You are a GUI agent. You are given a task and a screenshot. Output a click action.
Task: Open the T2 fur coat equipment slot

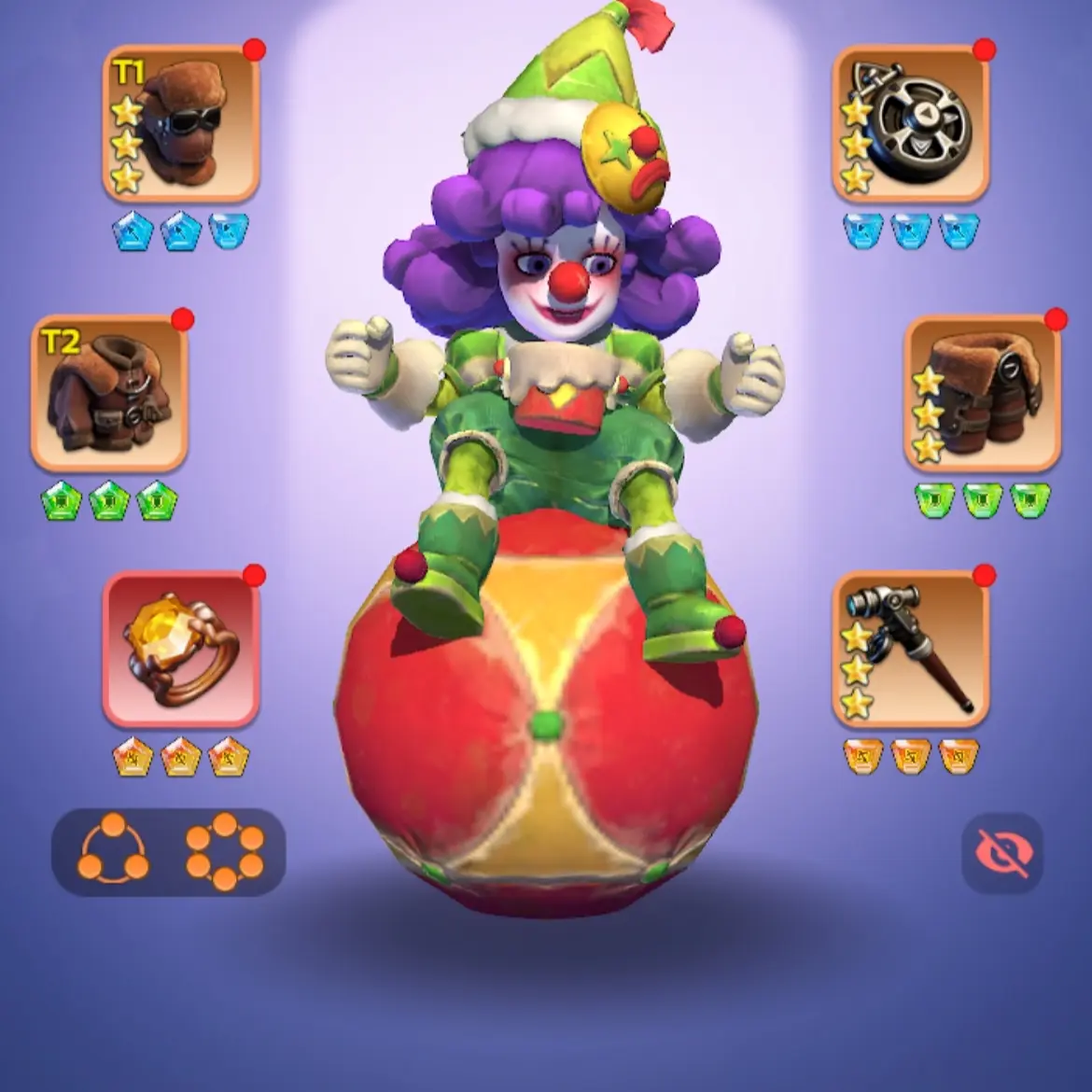tap(110, 393)
